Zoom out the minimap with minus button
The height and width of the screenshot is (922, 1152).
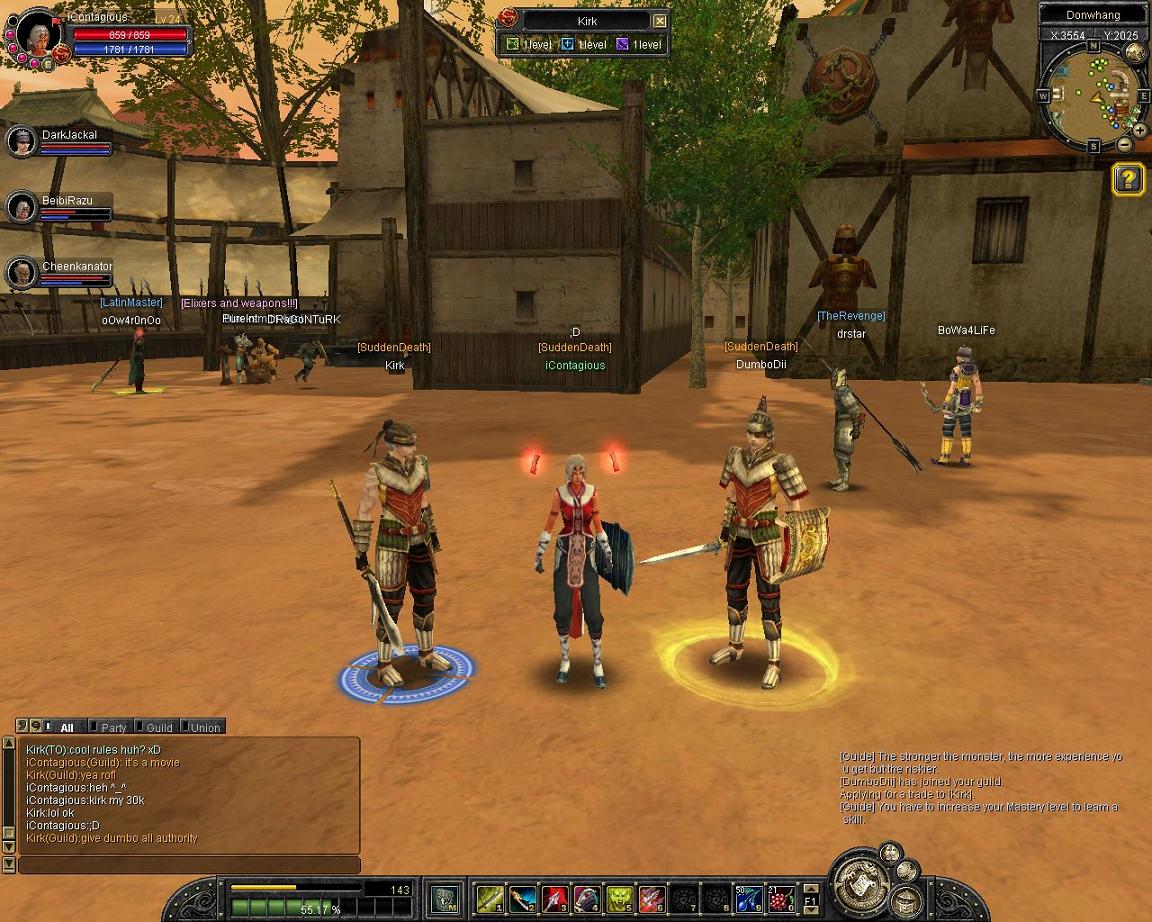[1125, 145]
